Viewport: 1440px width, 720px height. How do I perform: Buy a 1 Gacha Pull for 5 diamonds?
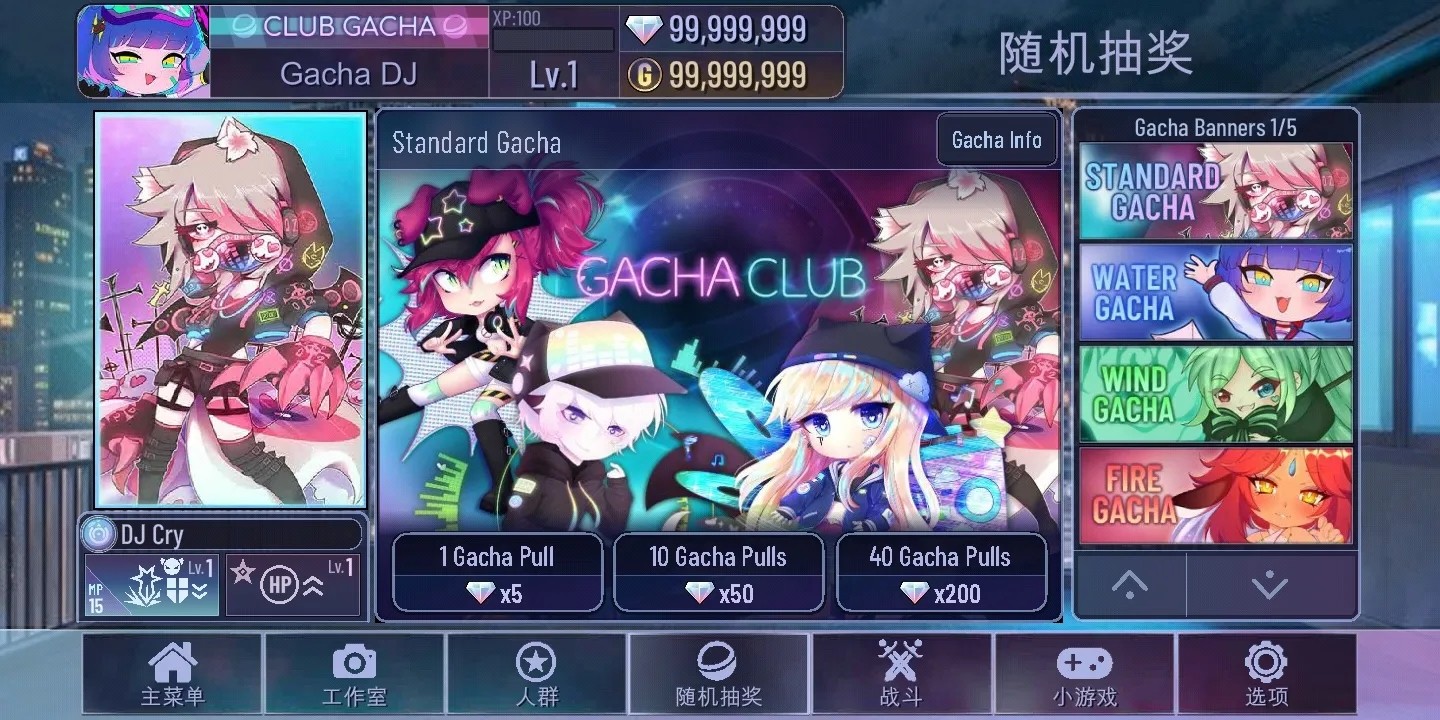click(x=497, y=572)
